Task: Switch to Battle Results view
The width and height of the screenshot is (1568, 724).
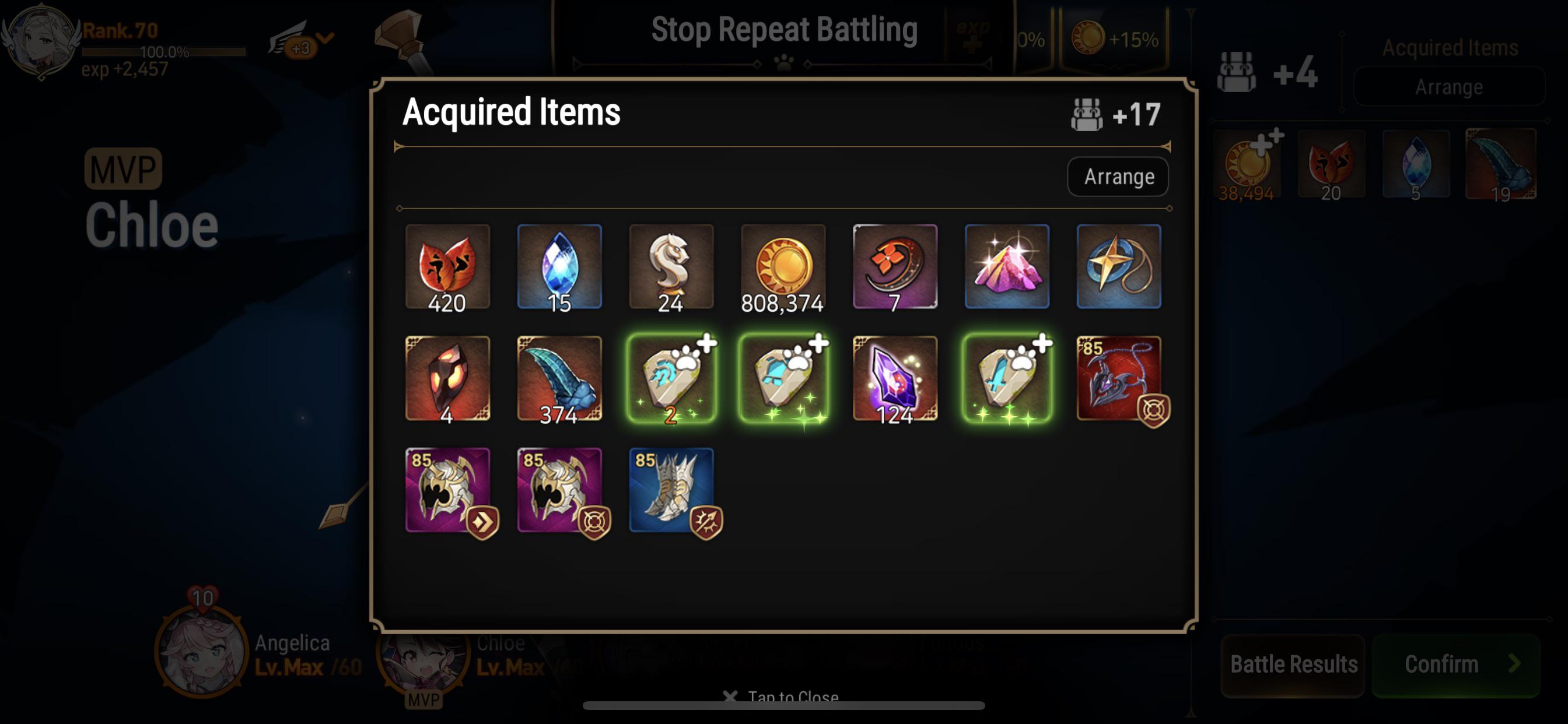Action: click(1291, 663)
